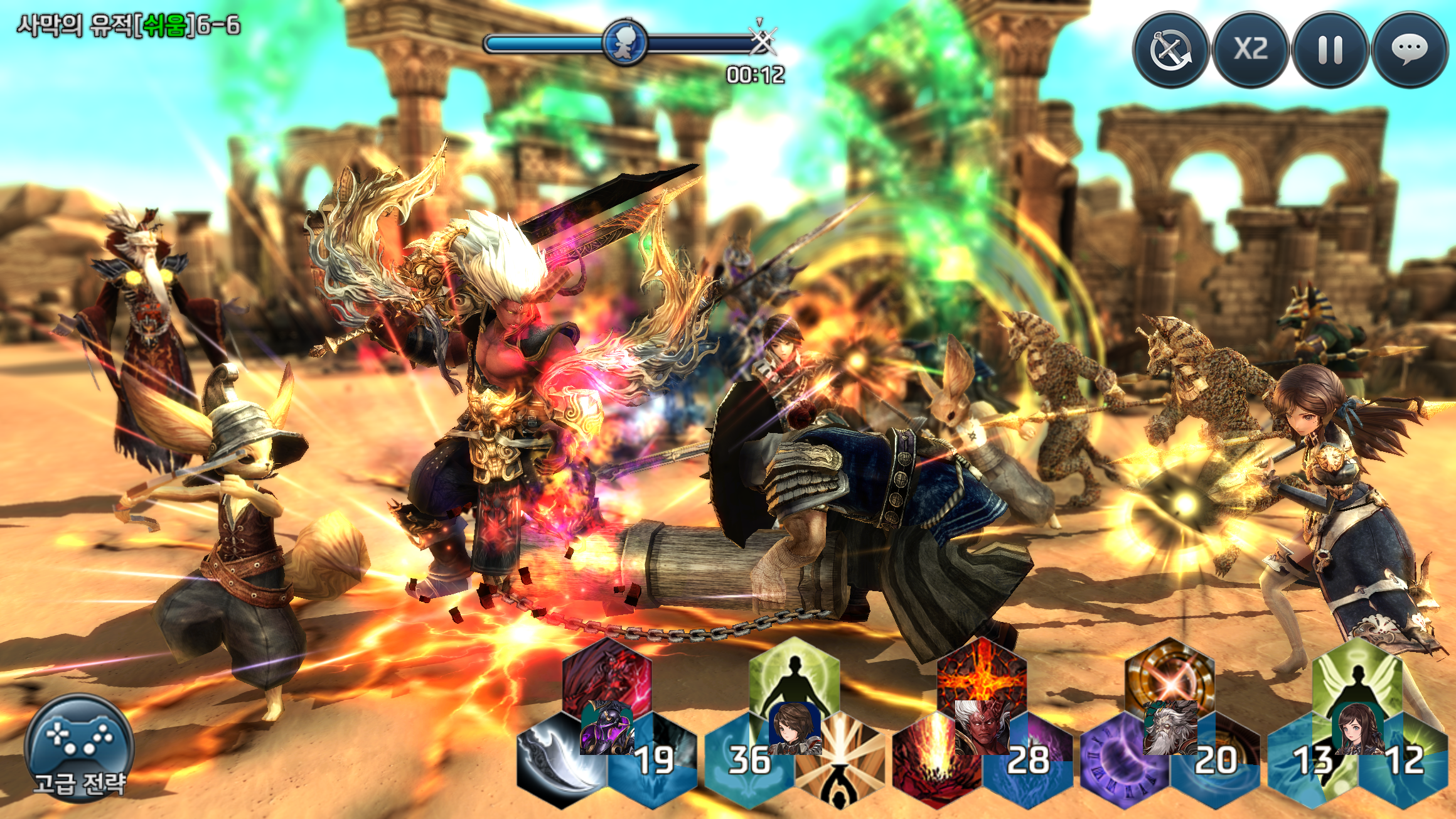Open the chat speech bubble
Image resolution: width=1456 pixels, height=819 pixels.
[1410, 50]
